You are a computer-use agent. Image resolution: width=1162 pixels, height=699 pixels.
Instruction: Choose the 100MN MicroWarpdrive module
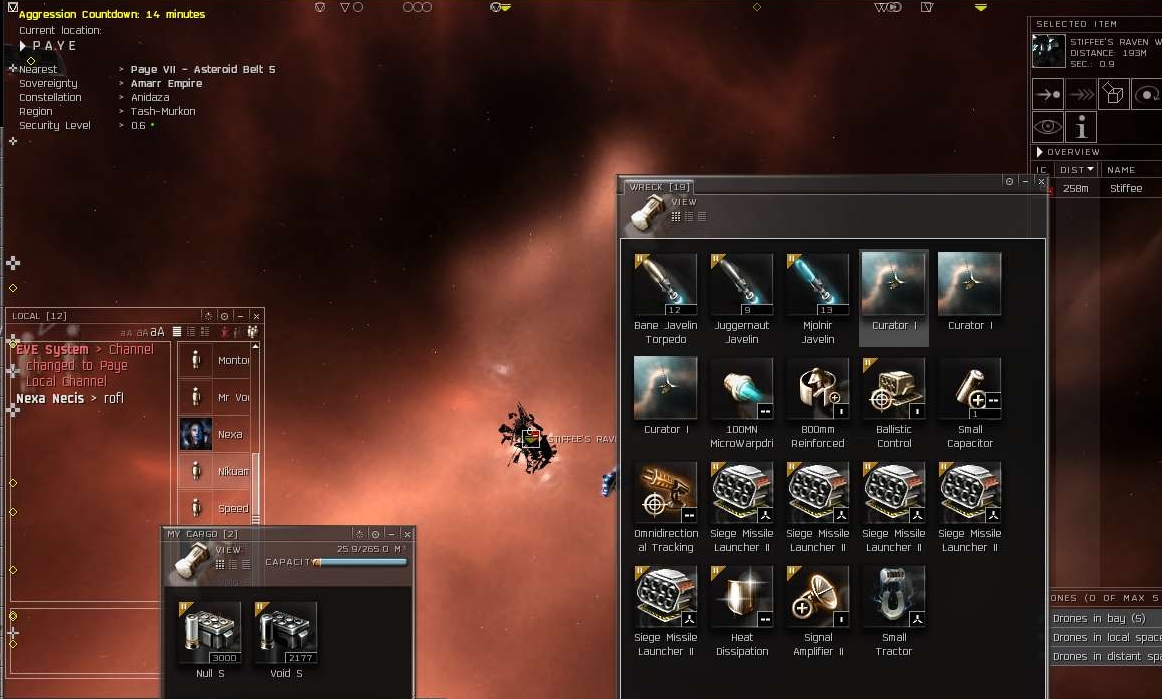click(x=741, y=390)
